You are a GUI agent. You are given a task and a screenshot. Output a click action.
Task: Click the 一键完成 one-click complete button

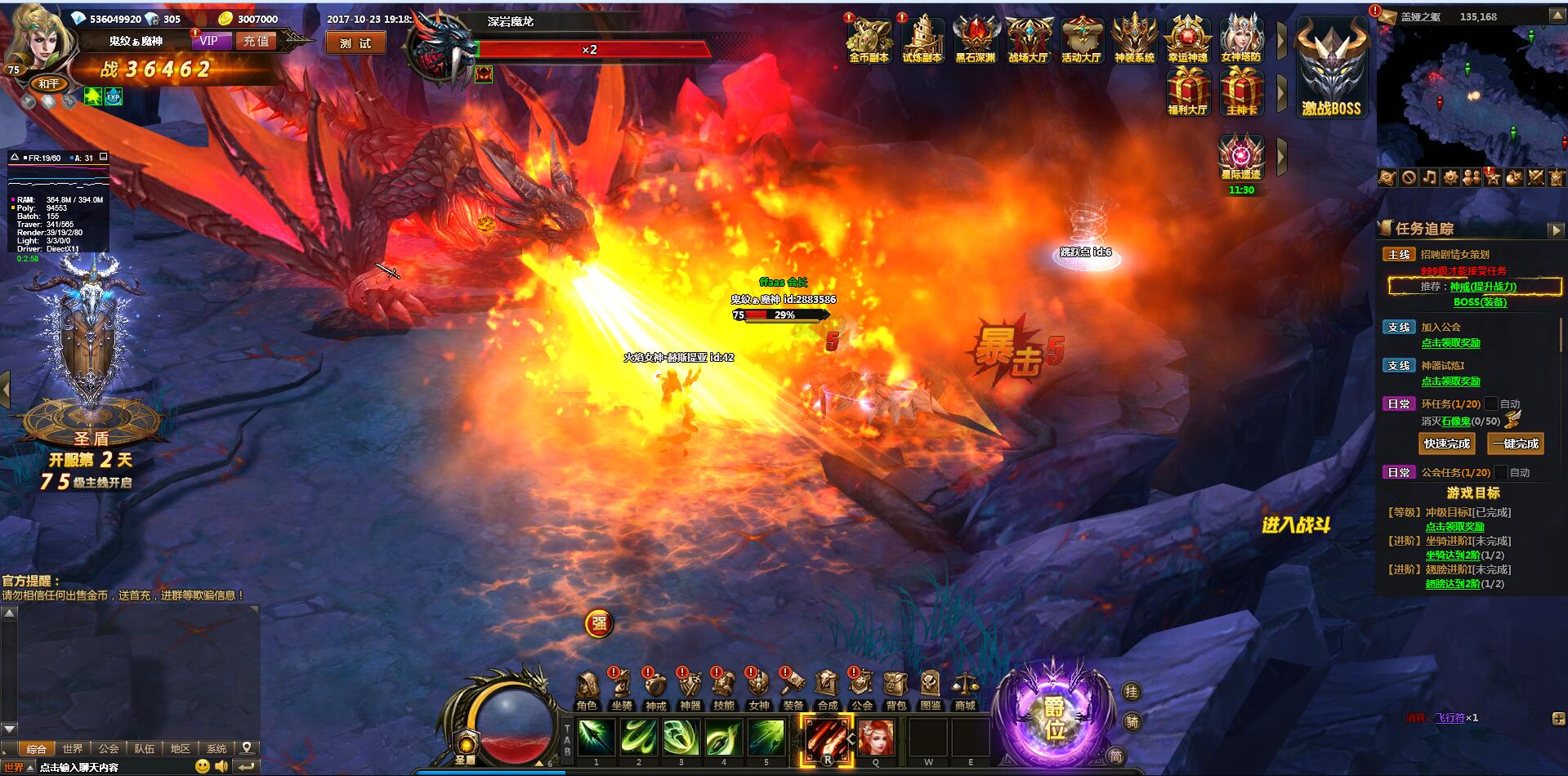point(1516,444)
